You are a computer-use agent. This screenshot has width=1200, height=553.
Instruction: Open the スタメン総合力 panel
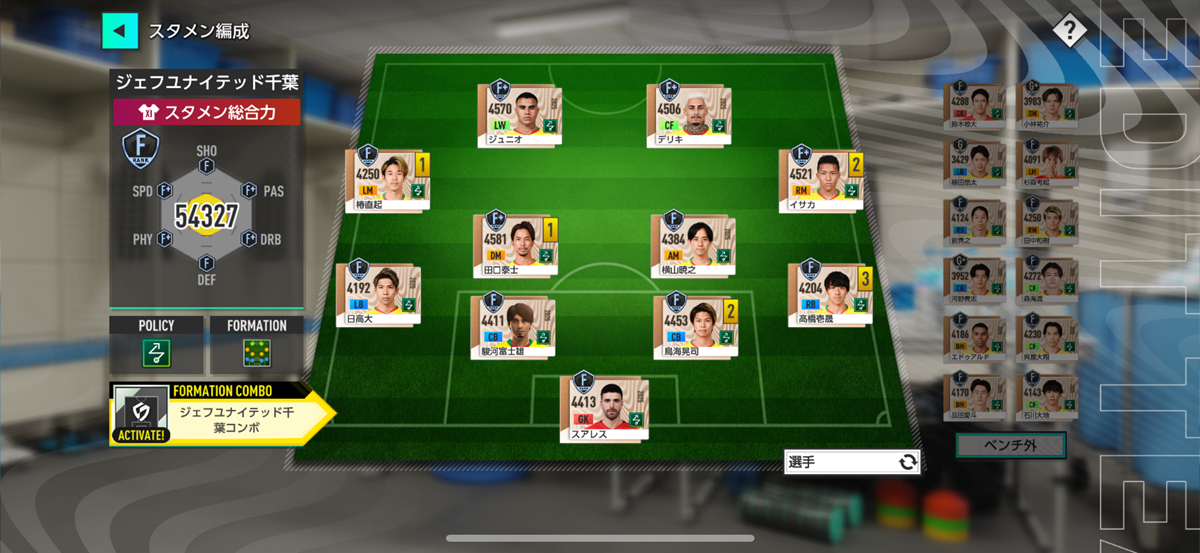point(206,112)
